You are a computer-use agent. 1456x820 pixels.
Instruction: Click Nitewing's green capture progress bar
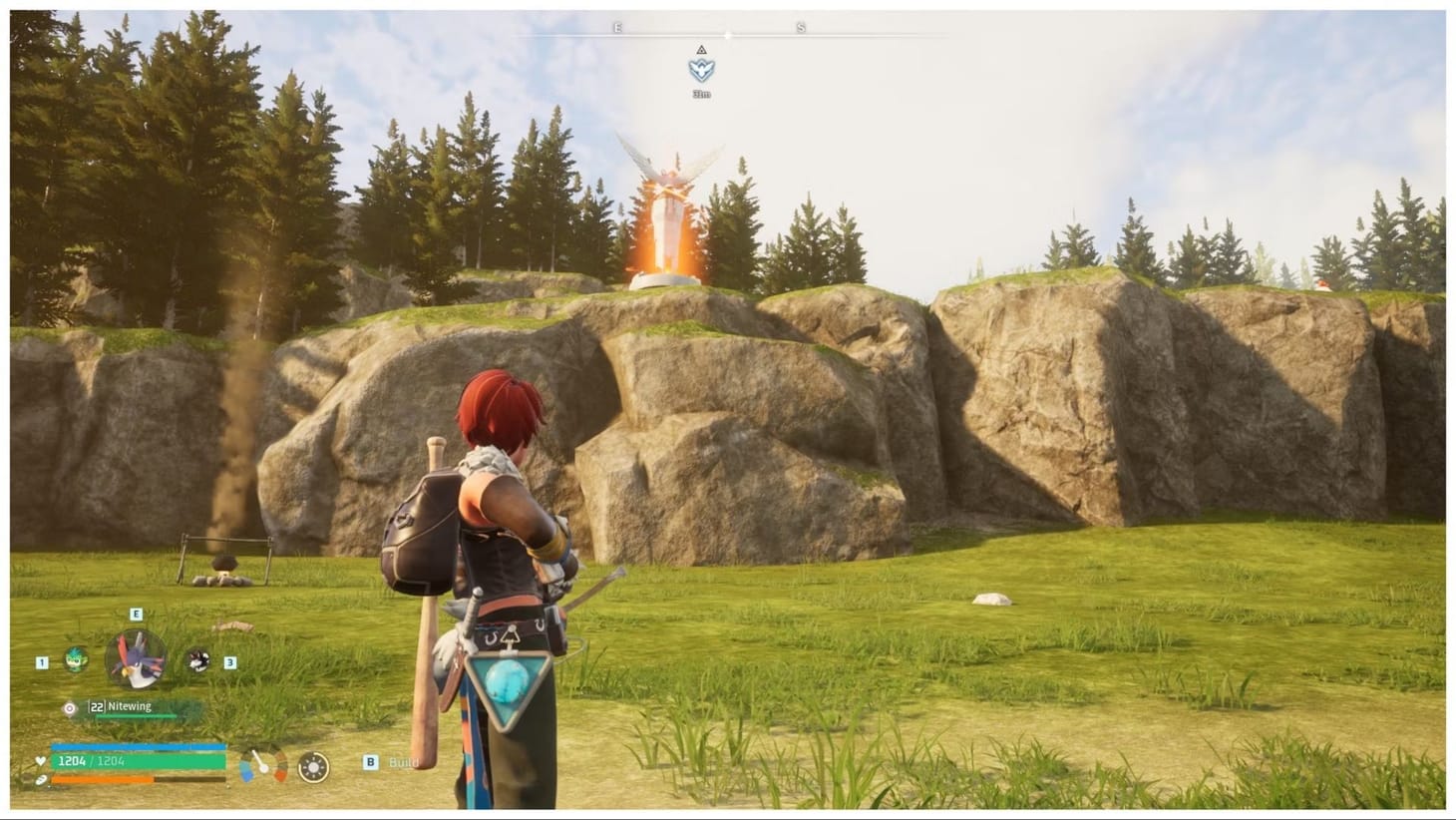136,716
